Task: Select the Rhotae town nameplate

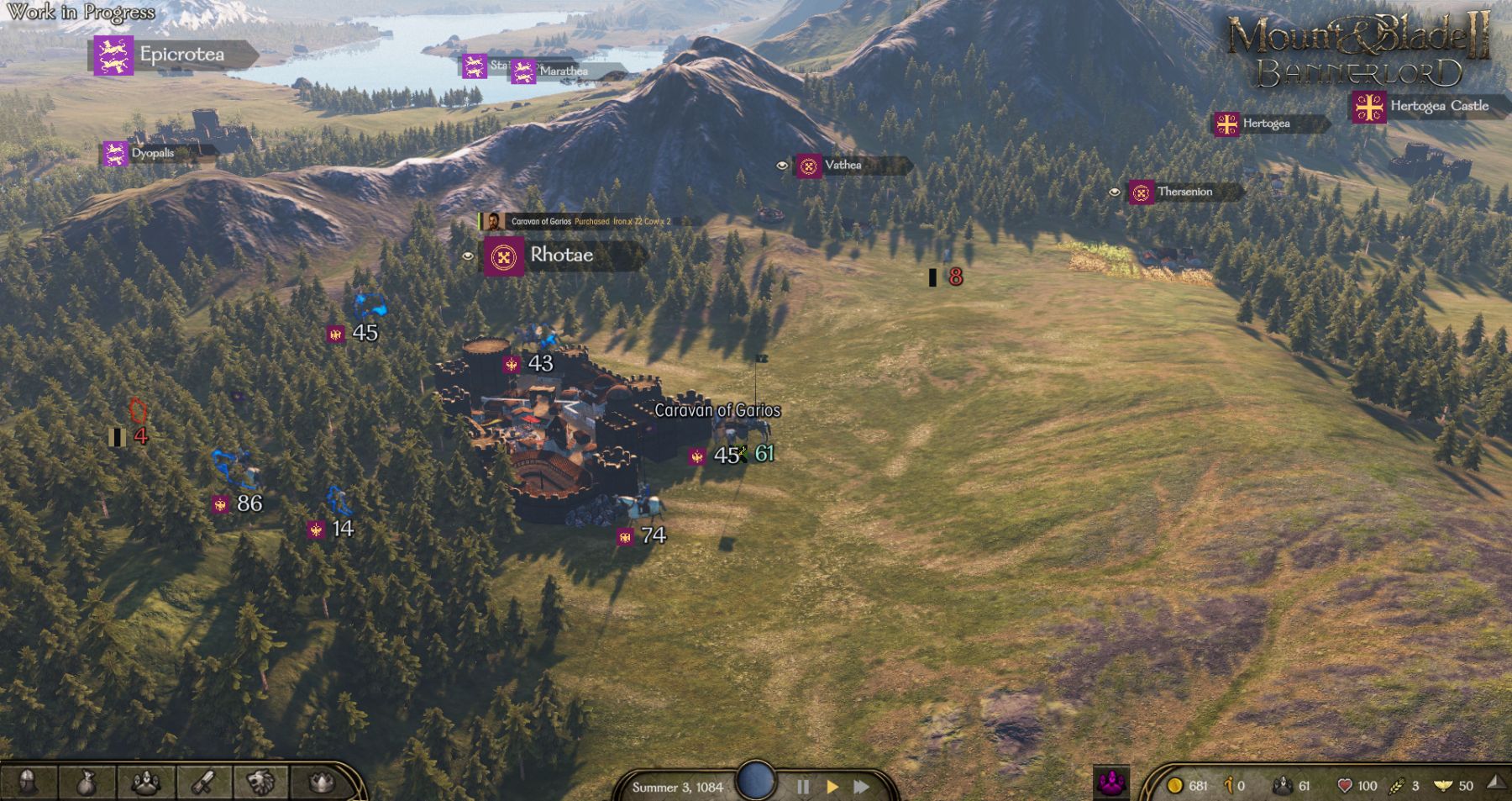Action: [x=561, y=256]
